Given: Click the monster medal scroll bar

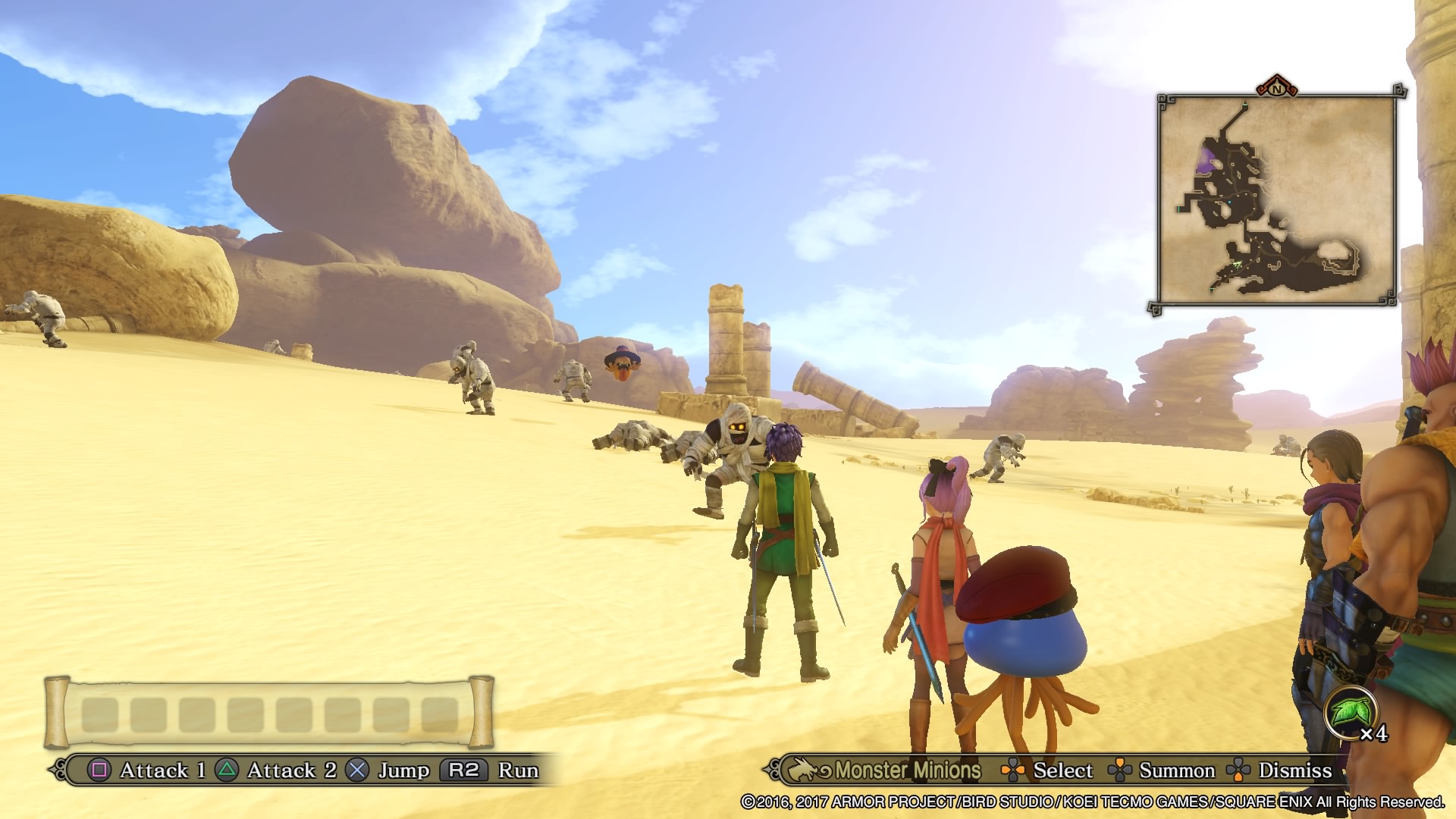Looking at the screenshot, I should click(x=269, y=713).
